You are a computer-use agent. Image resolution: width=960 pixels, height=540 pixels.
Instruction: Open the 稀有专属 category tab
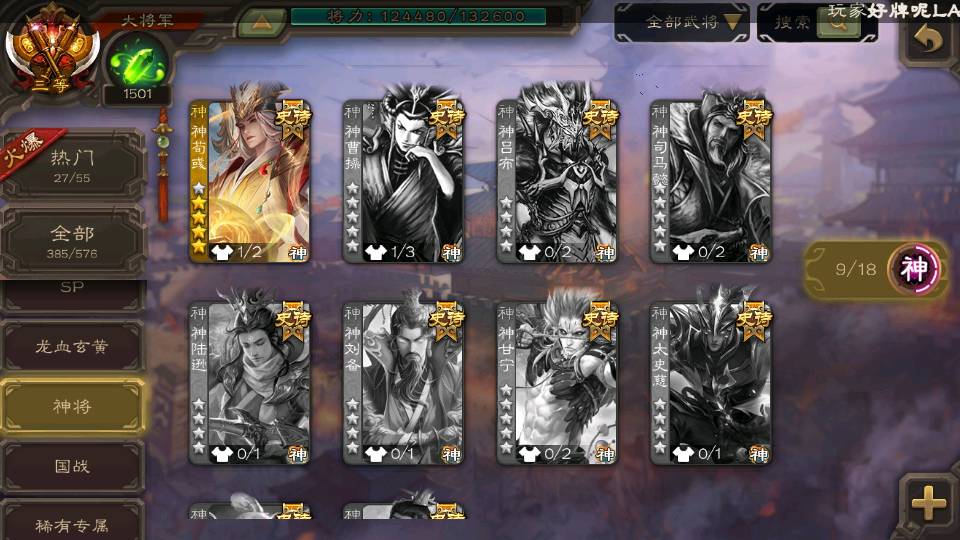(72, 524)
